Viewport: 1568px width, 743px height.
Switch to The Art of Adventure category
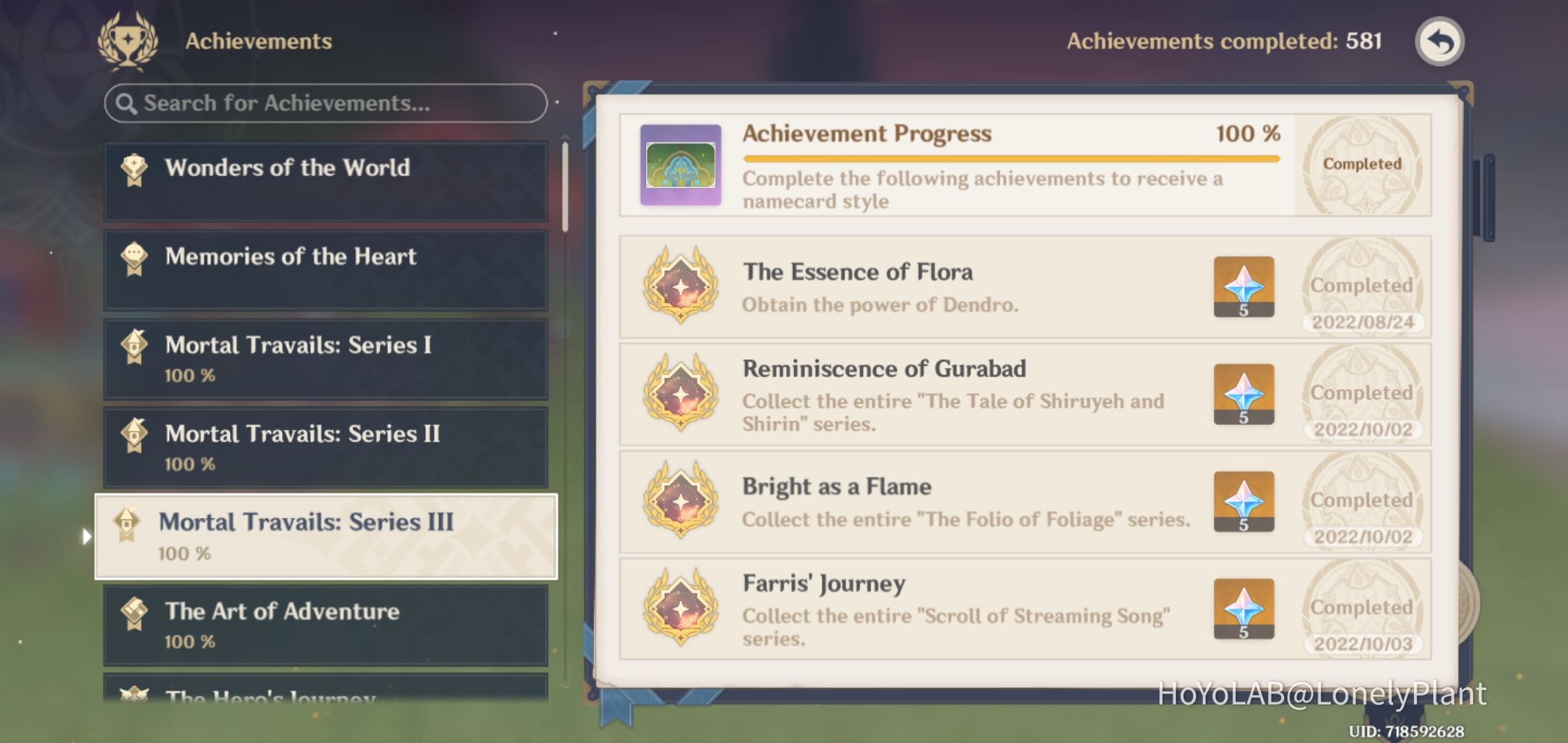[x=323, y=624]
